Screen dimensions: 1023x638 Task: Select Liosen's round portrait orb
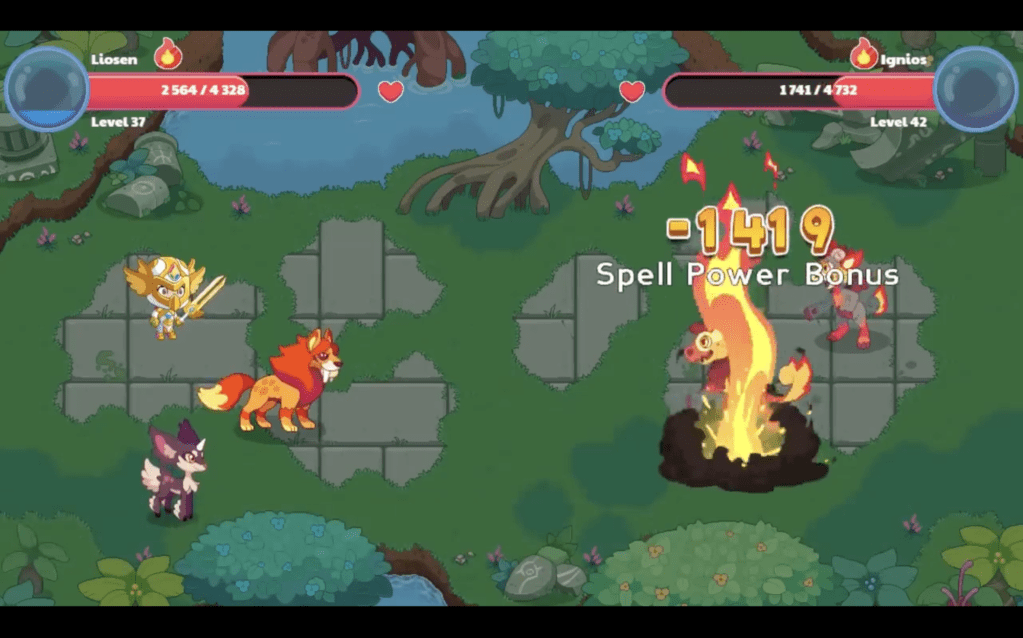pyautogui.click(x=46, y=89)
